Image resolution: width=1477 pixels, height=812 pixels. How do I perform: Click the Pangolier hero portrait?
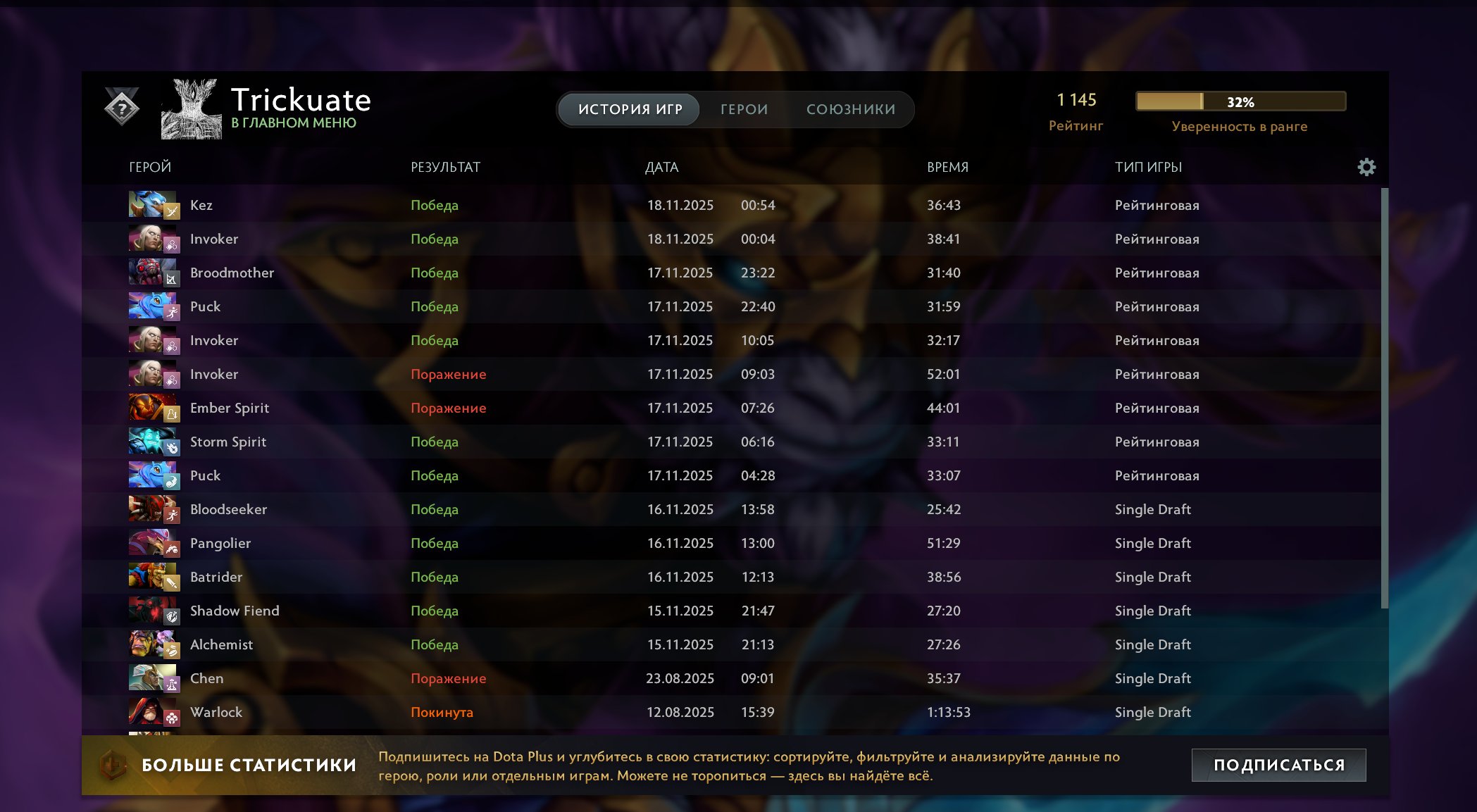[154, 543]
